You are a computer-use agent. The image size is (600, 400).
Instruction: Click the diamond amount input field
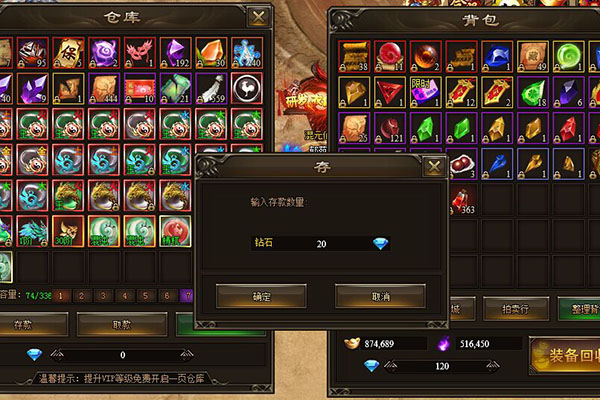tap(318, 243)
